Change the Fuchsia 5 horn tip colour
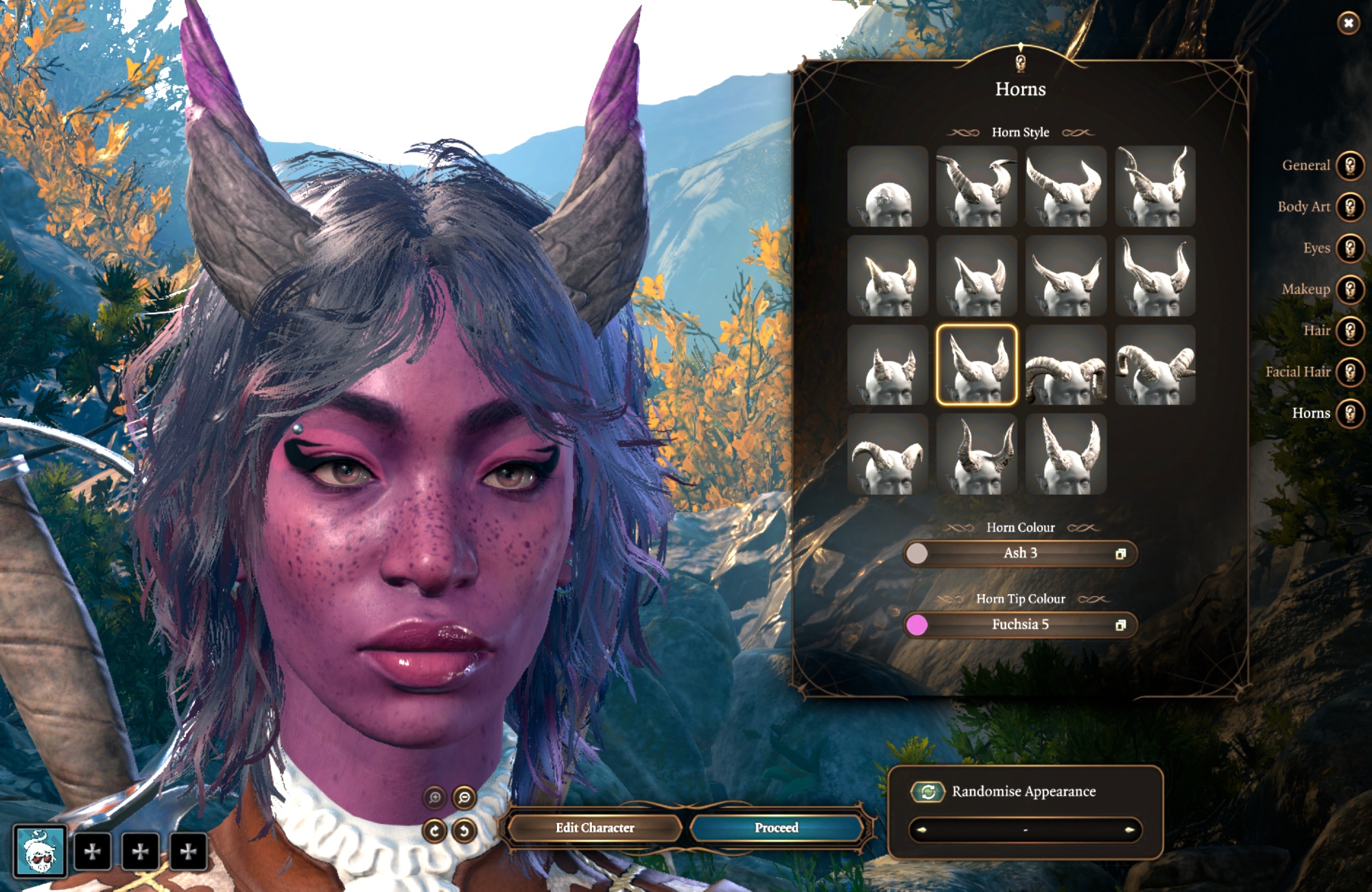The image size is (1372, 892). pos(1020,625)
